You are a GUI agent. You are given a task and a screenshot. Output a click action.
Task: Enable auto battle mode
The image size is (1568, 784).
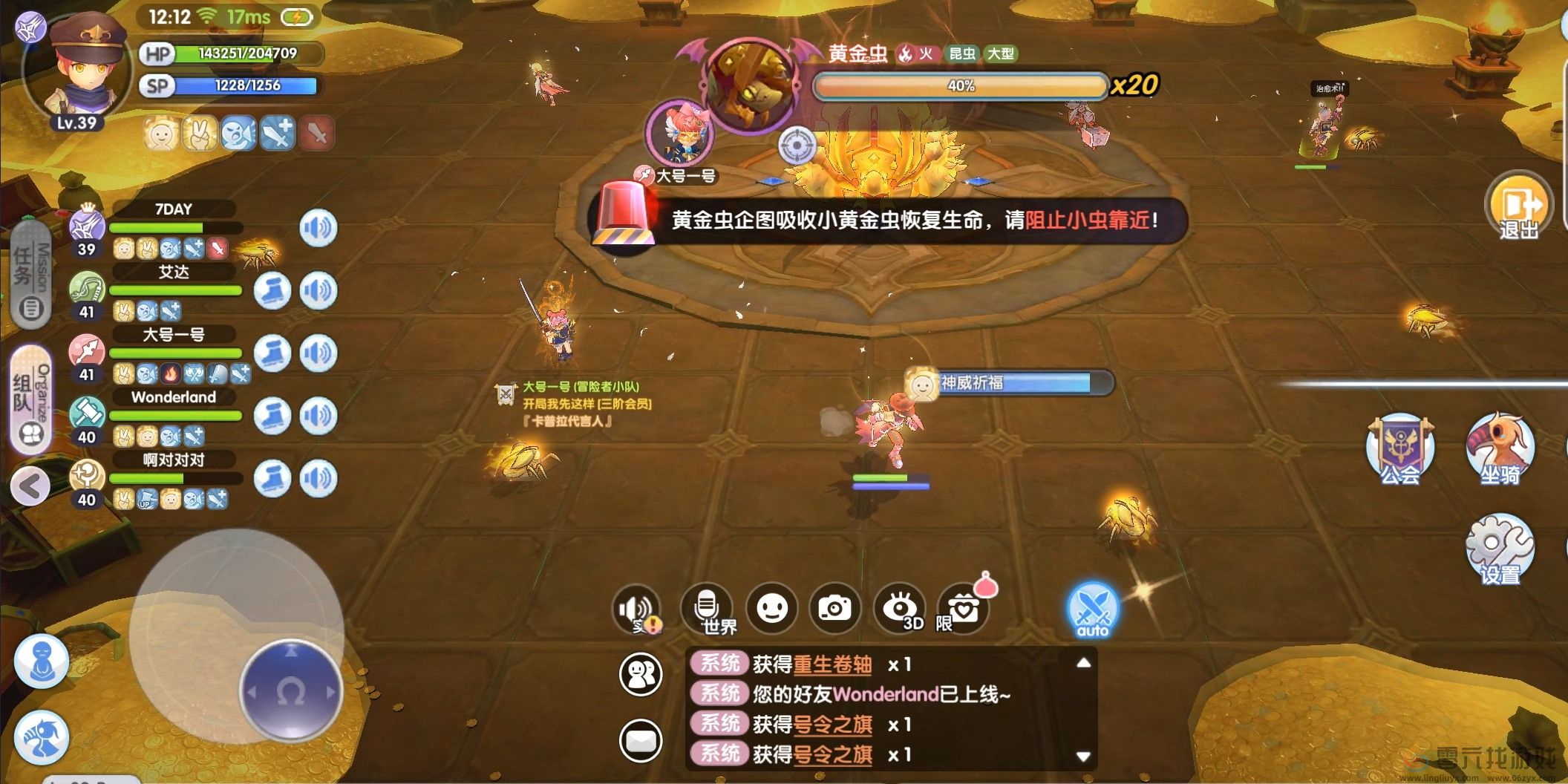pyautogui.click(x=1091, y=610)
